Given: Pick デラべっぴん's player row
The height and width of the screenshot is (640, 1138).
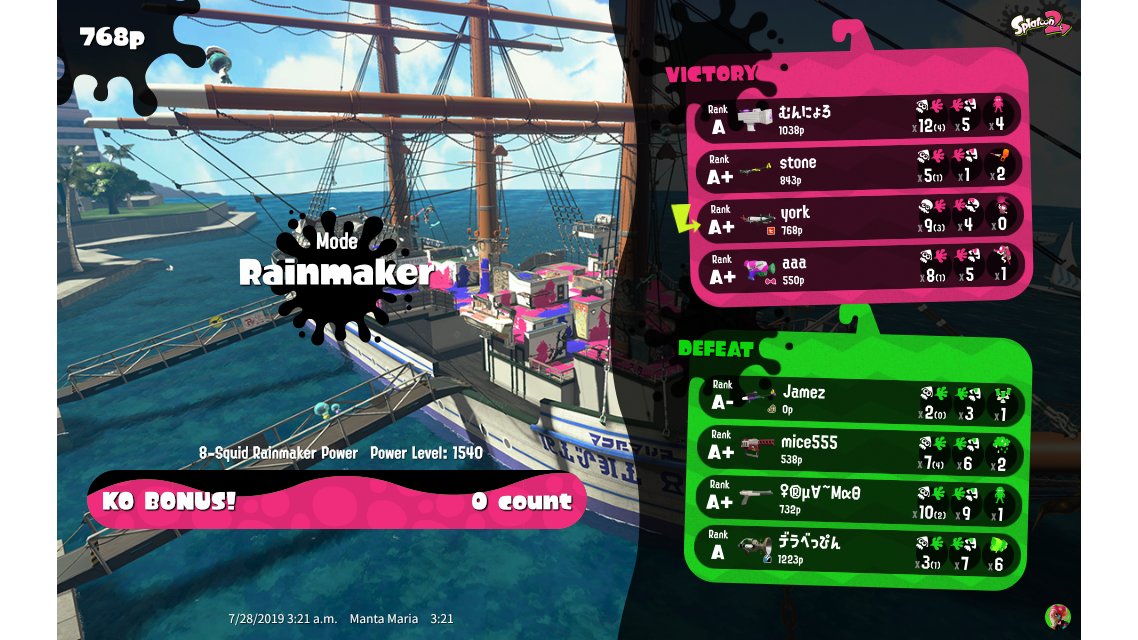Looking at the screenshot, I should click(x=857, y=551).
